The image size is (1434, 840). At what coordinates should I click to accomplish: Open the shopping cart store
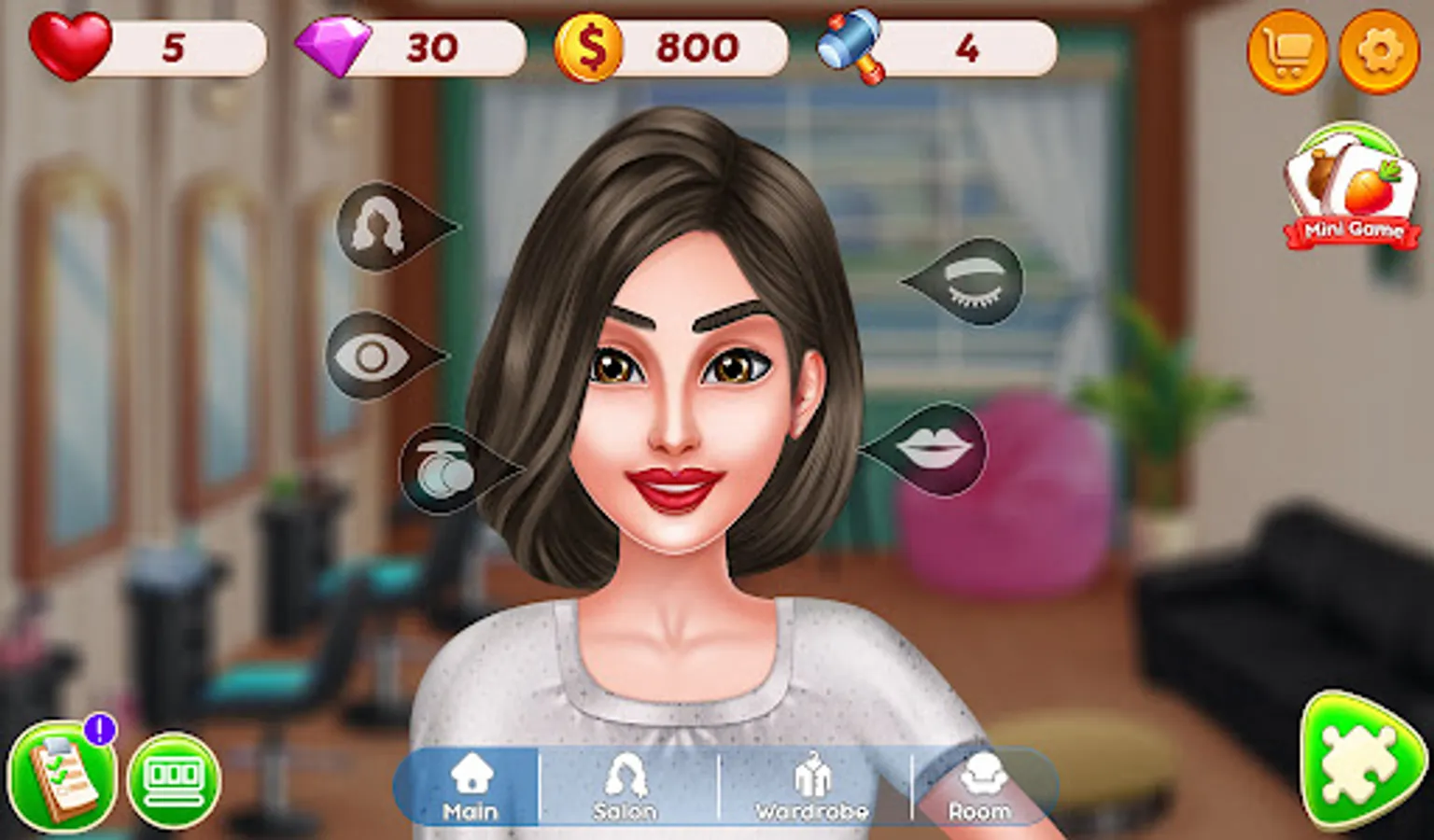click(1287, 52)
